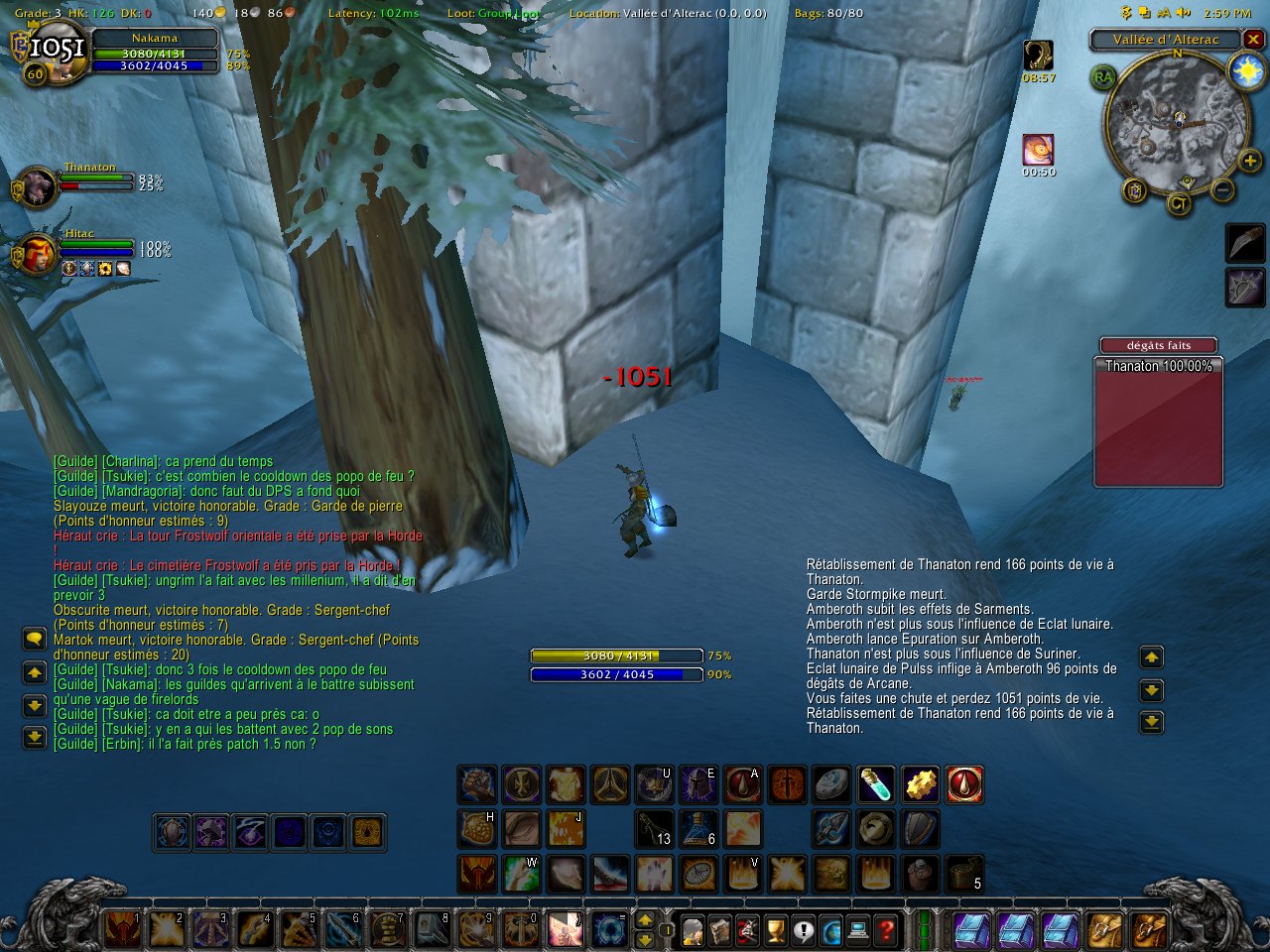Click the green RA minimap button

[1102, 77]
